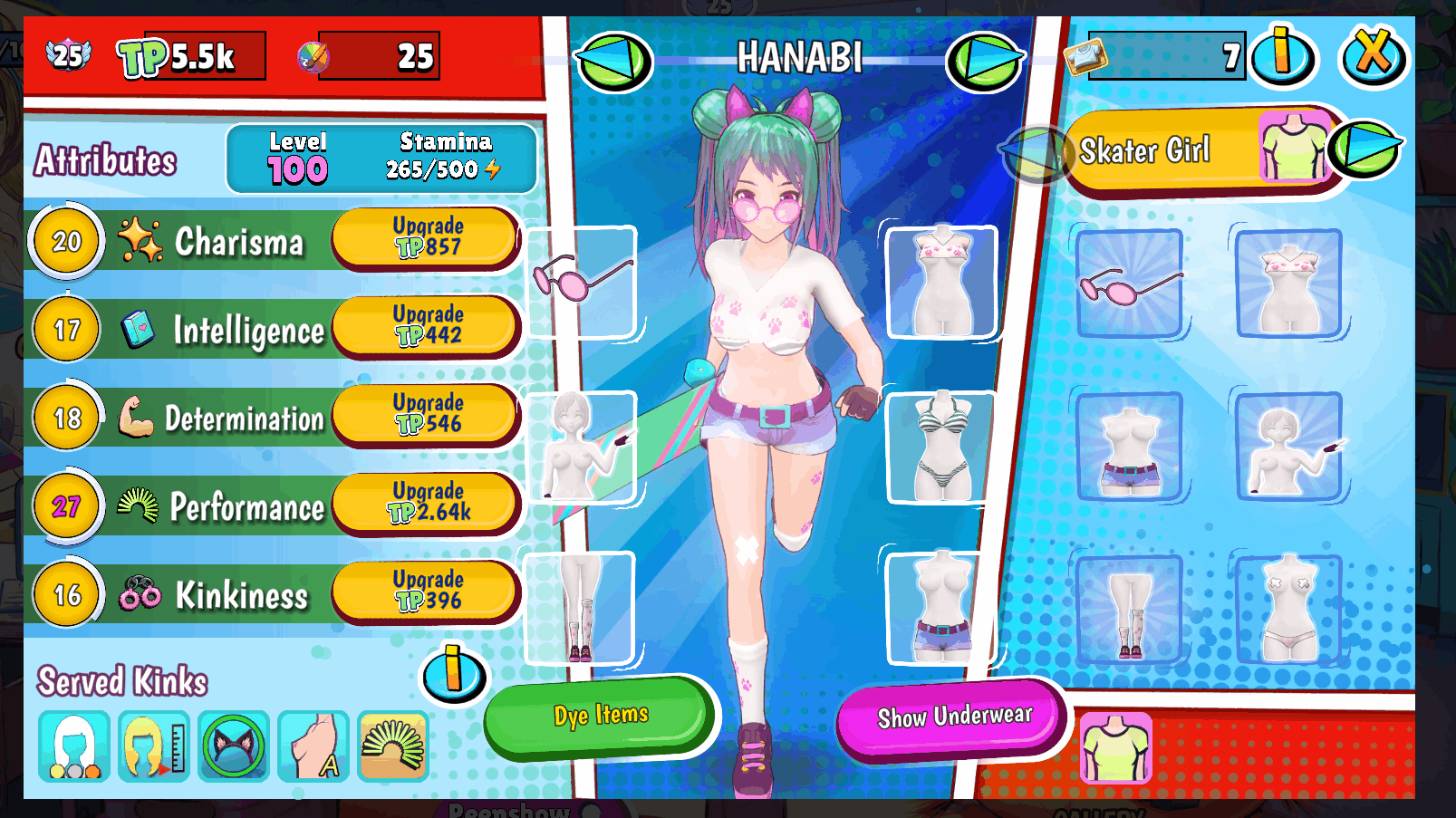The image size is (1456, 818).
Task: Upgrade Charisma for 857 TP
Action: click(x=424, y=237)
